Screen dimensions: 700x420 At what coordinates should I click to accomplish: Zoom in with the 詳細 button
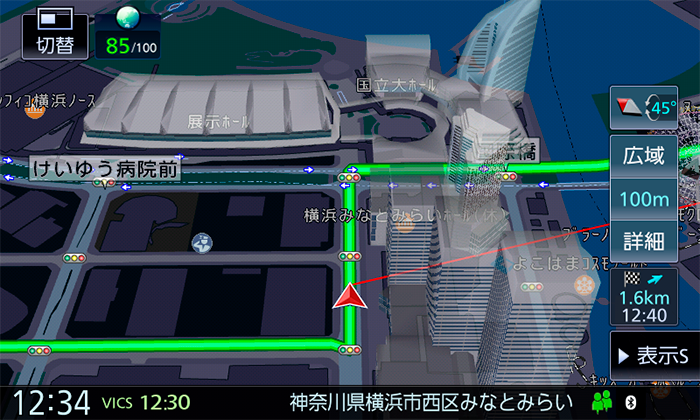pos(645,240)
